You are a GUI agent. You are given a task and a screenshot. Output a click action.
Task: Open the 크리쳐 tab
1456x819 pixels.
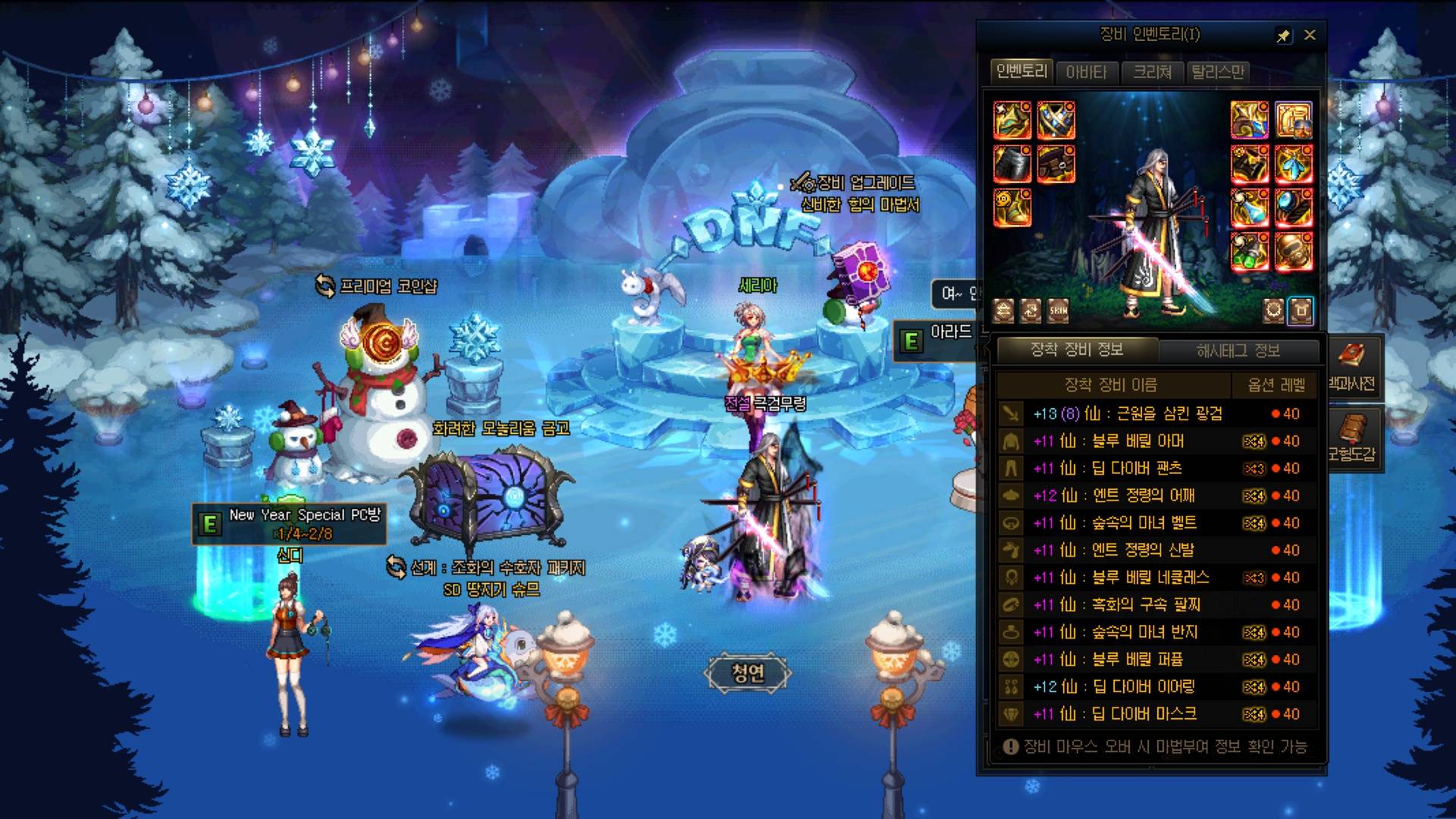[x=1152, y=72]
